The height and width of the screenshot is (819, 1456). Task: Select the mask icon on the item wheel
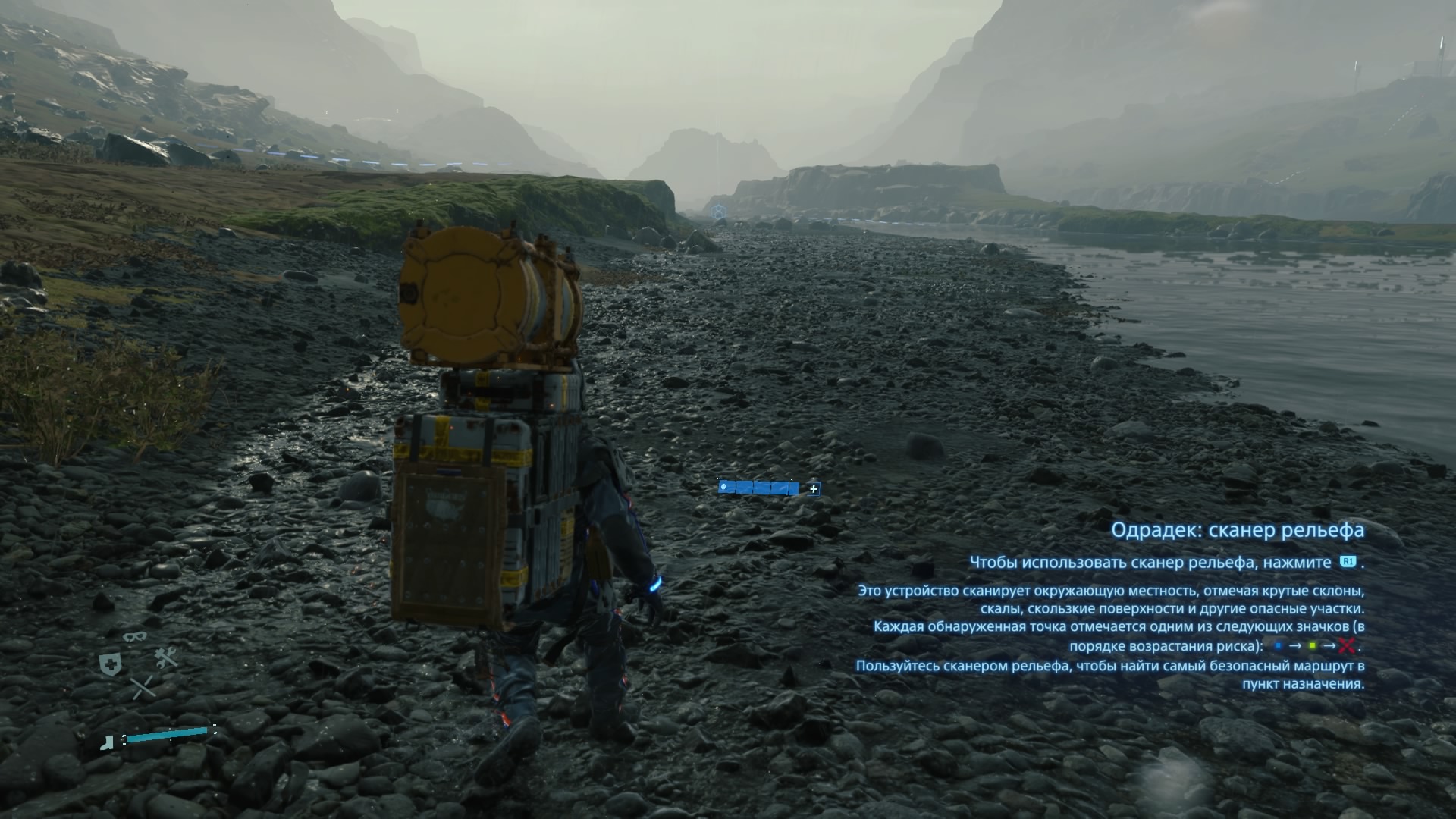click(x=134, y=636)
